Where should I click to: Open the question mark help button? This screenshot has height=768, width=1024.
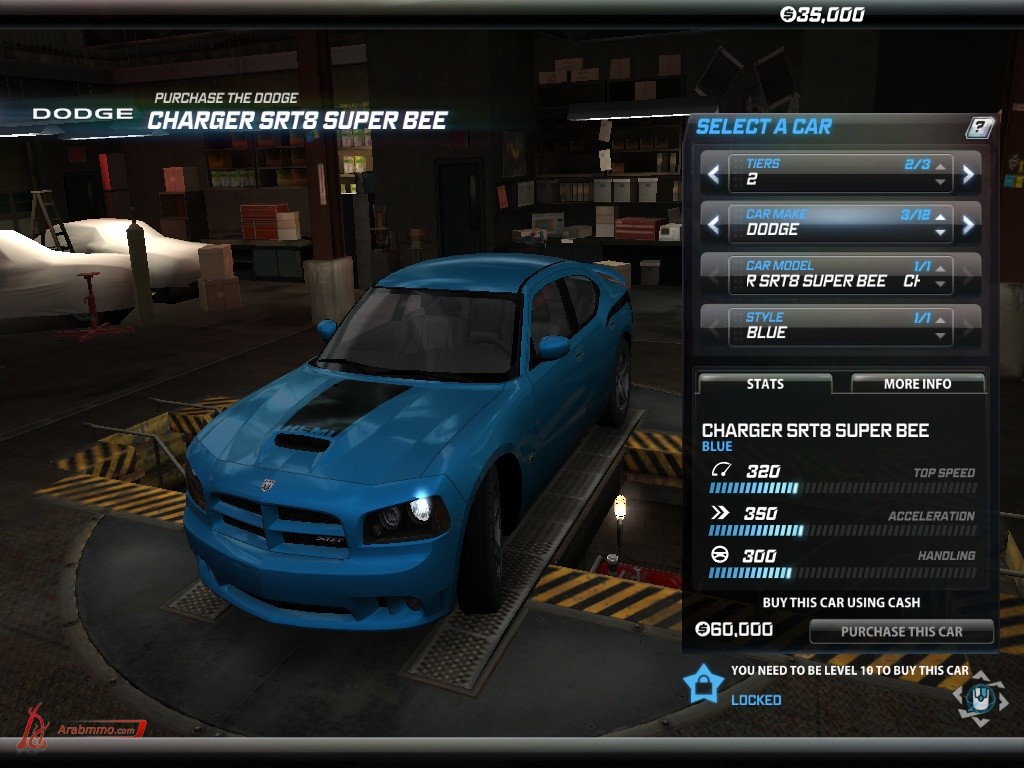pos(980,127)
